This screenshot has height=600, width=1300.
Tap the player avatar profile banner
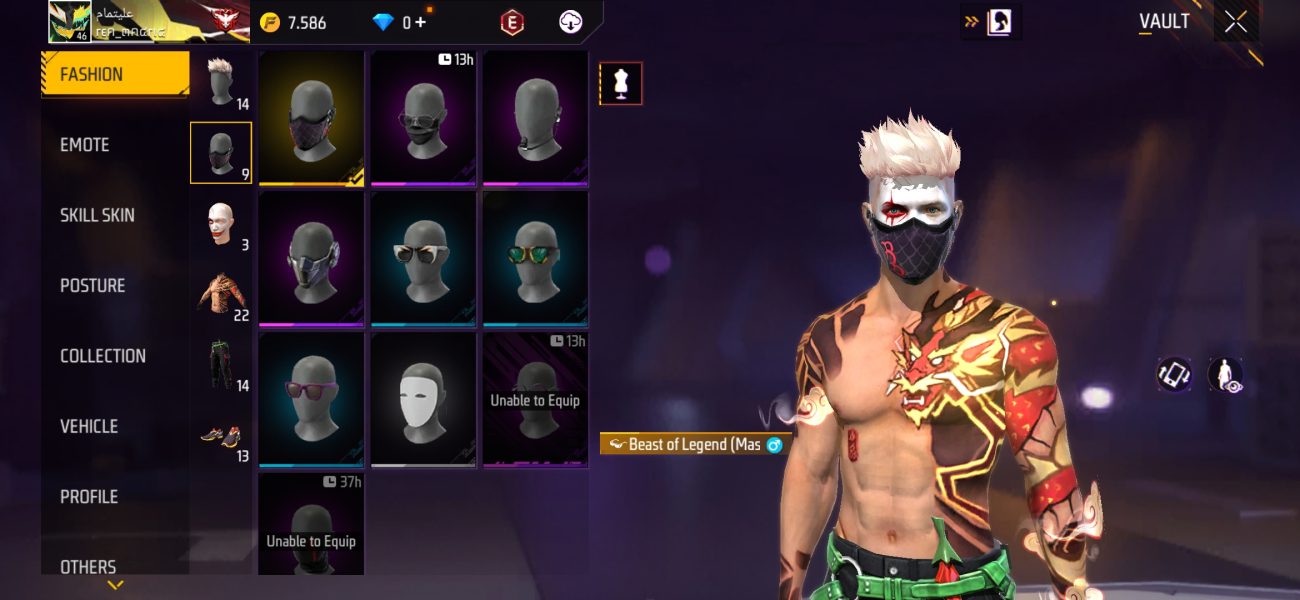point(148,22)
